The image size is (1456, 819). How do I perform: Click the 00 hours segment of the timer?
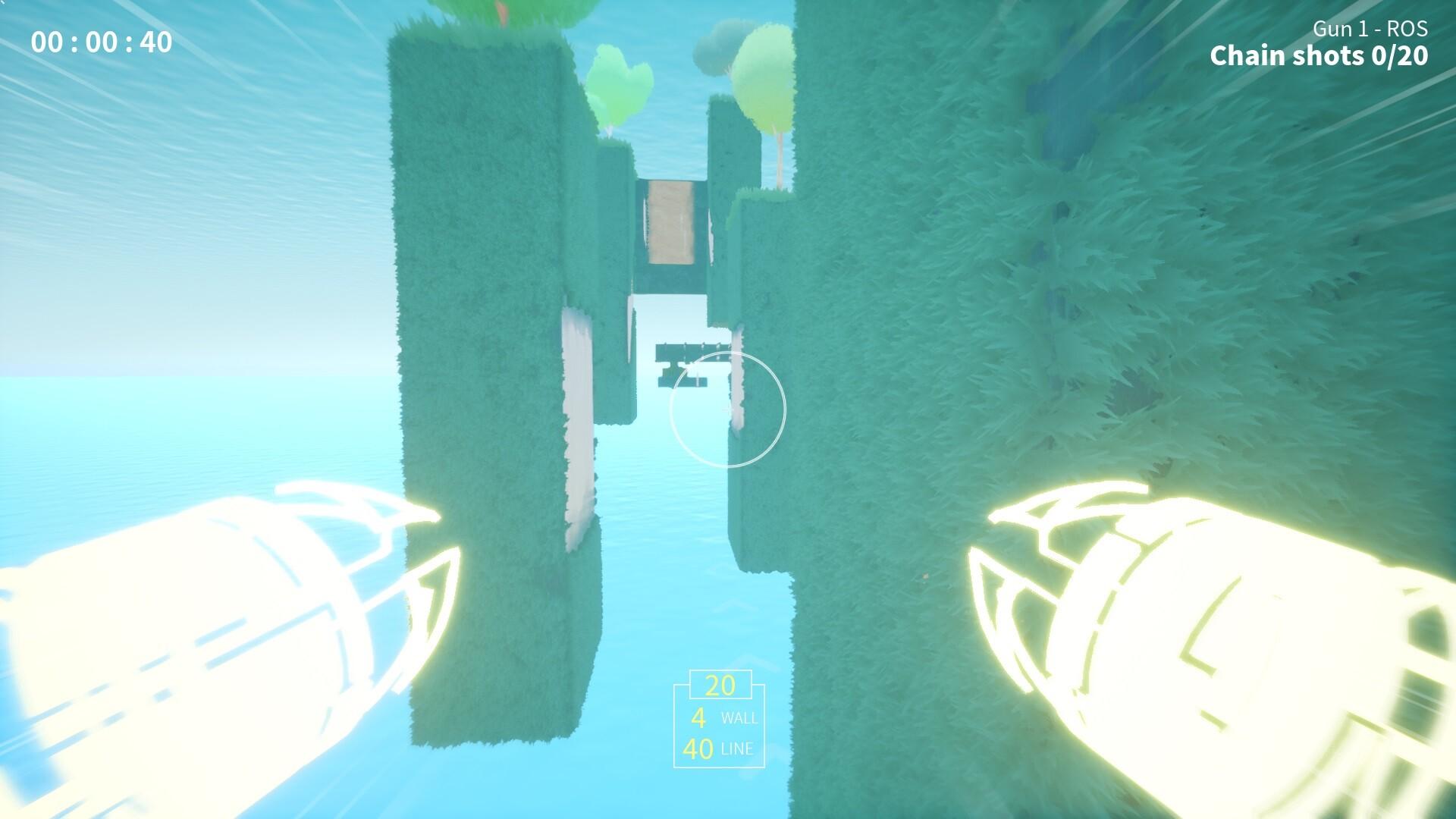[x=47, y=43]
